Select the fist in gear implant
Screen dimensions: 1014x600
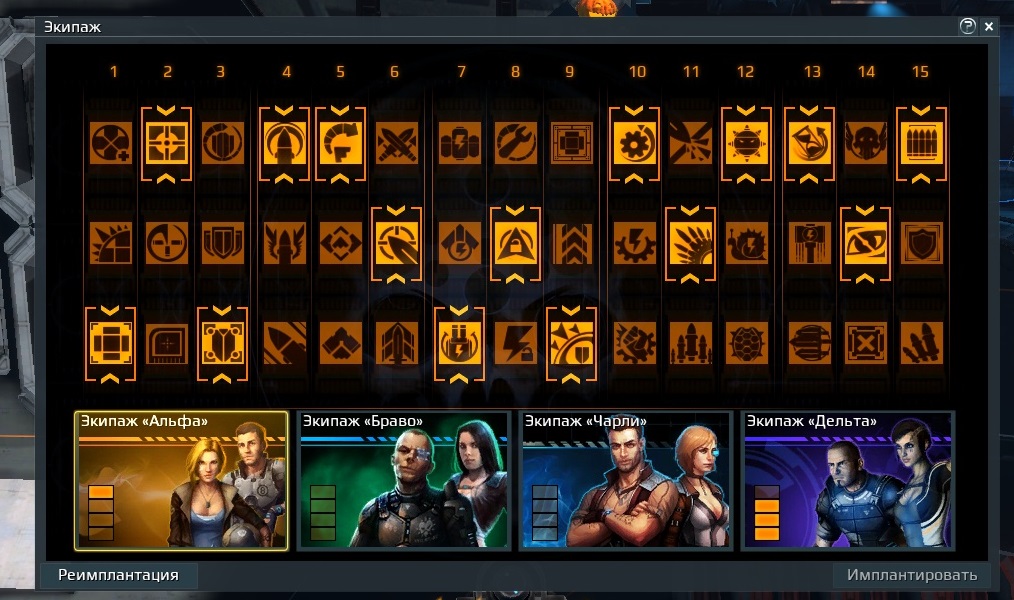[635, 343]
